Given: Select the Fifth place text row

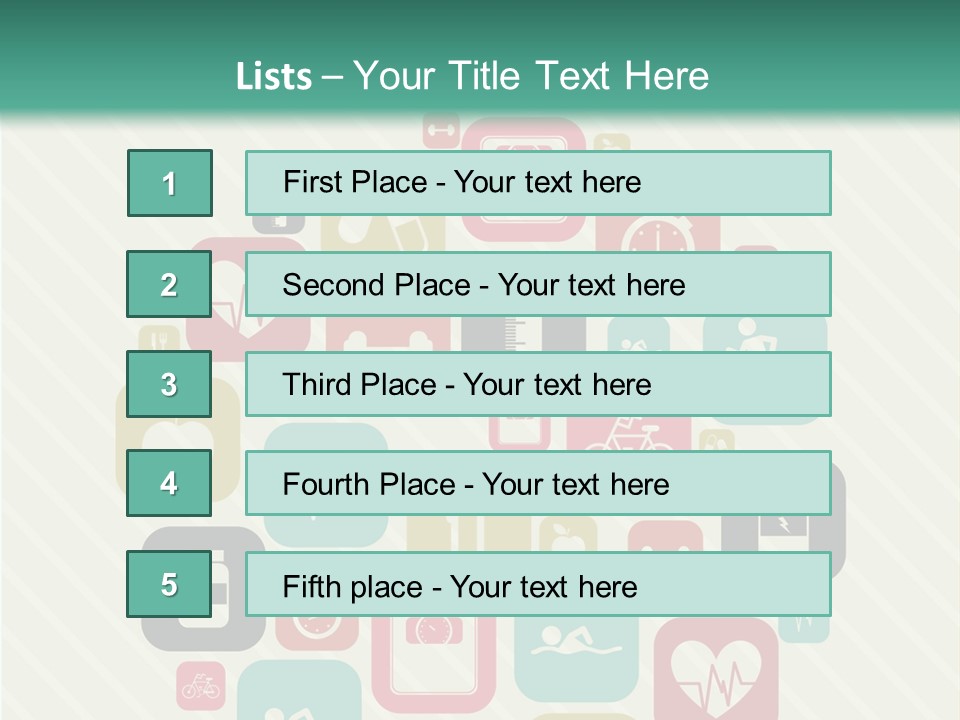Looking at the screenshot, I should pos(538,585).
